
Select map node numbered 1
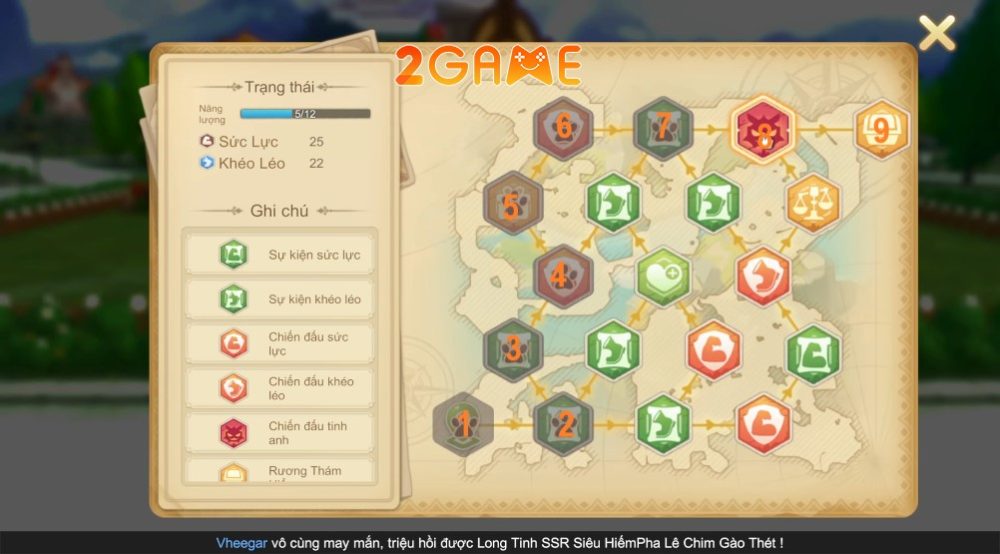tap(463, 424)
